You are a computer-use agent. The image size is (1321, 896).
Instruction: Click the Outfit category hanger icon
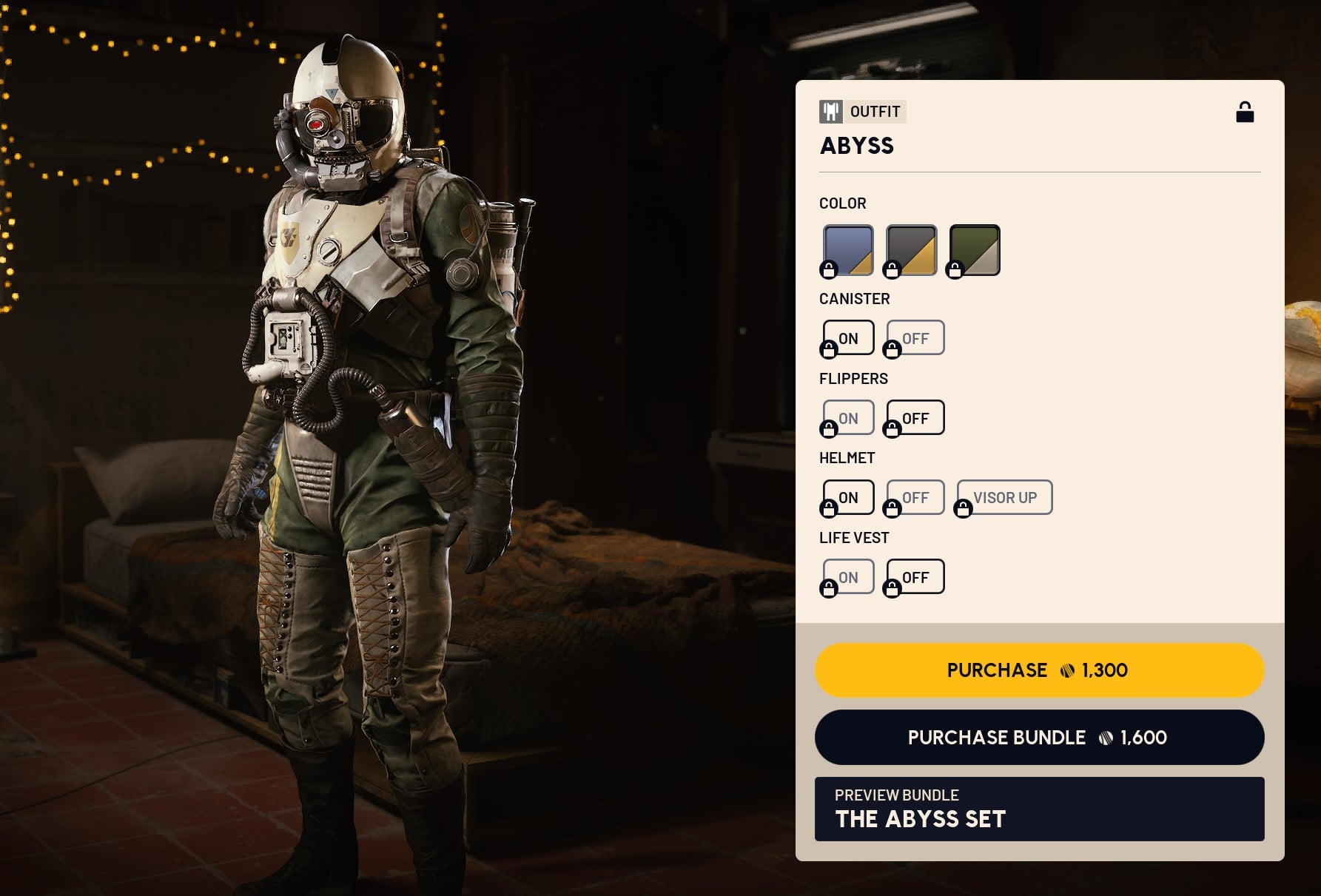click(x=832, y=112)
